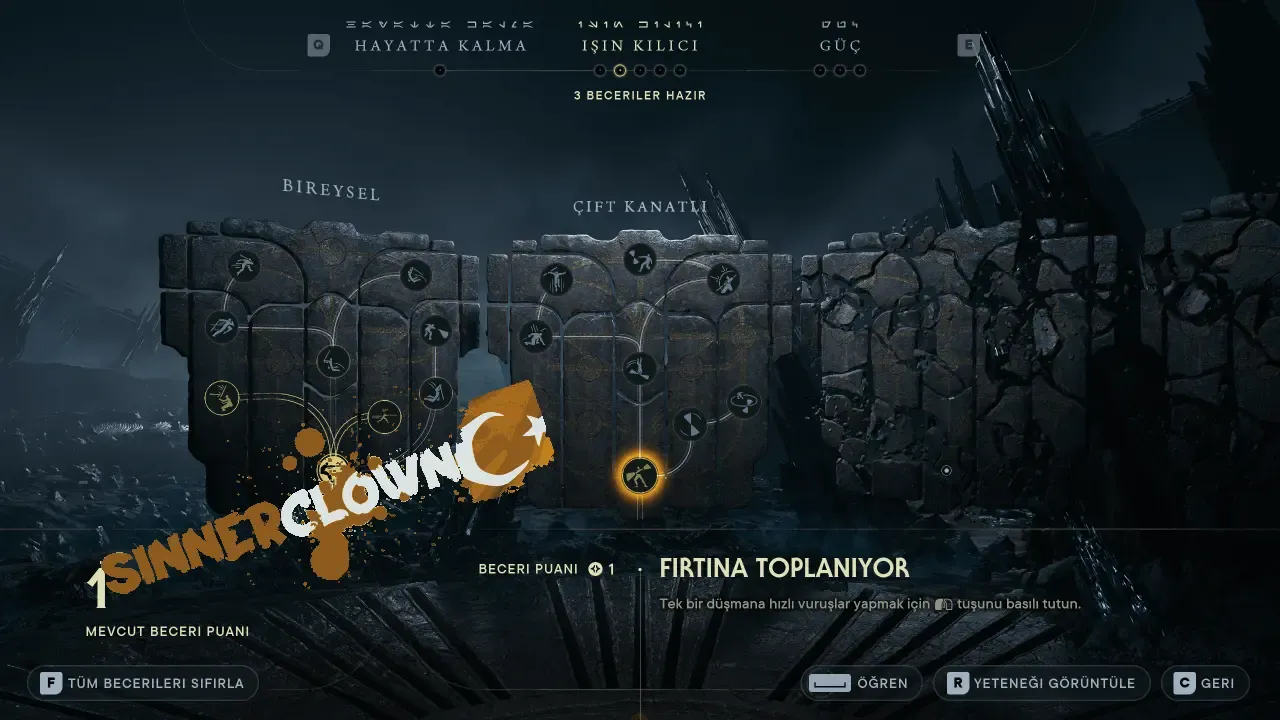Go back using the Geri button
1280x720 pixels.
click(x=1205, y=683)
